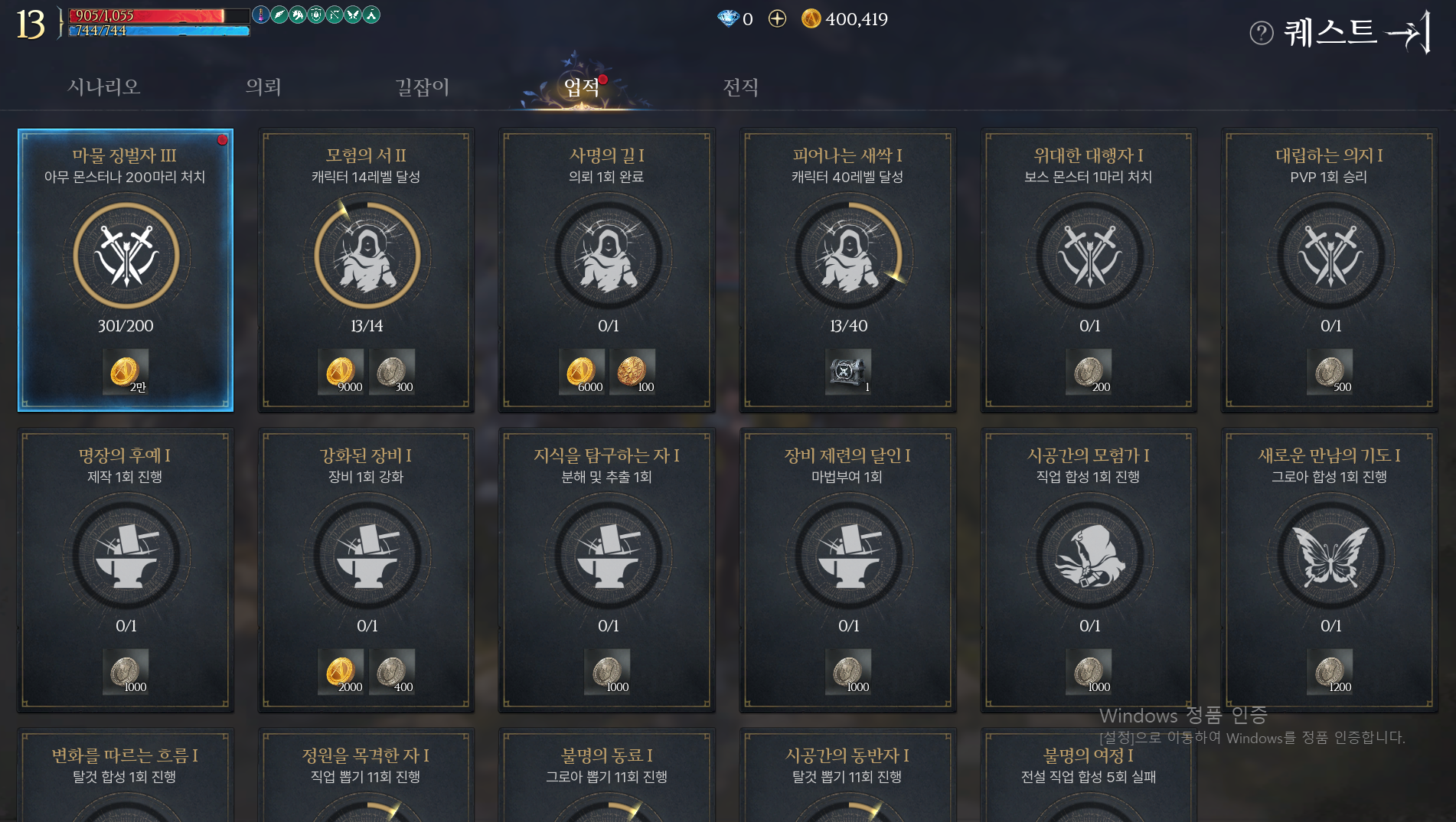
Task: Select the 마물 징벌자 III achievement card
Action: [125, 268]
